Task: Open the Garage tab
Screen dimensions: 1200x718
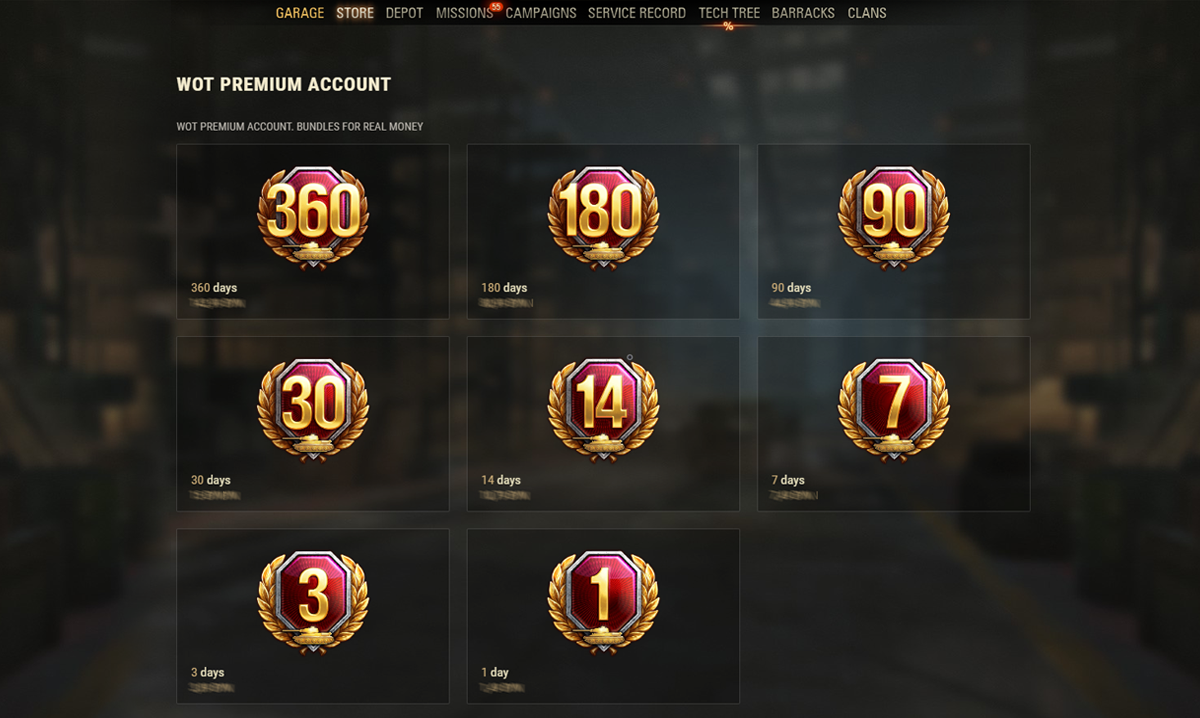Action: 300,13
